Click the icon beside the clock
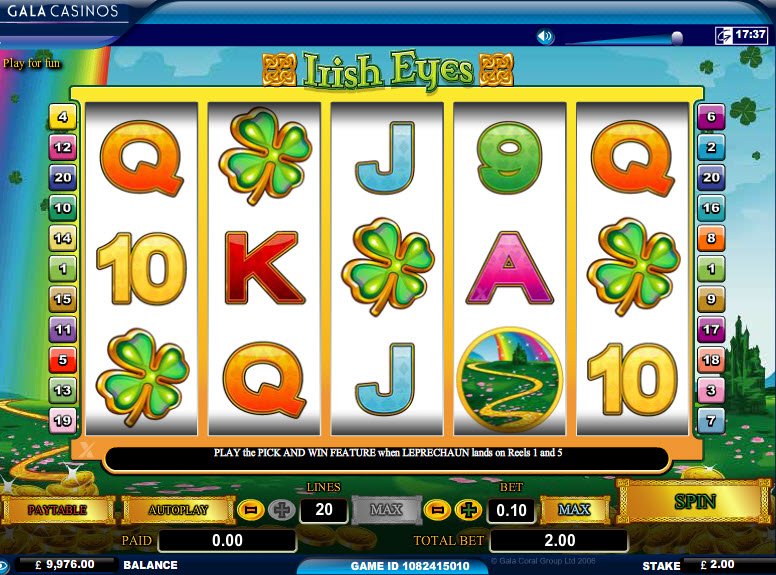The image size is (776, 575). (x=722, y=35)
